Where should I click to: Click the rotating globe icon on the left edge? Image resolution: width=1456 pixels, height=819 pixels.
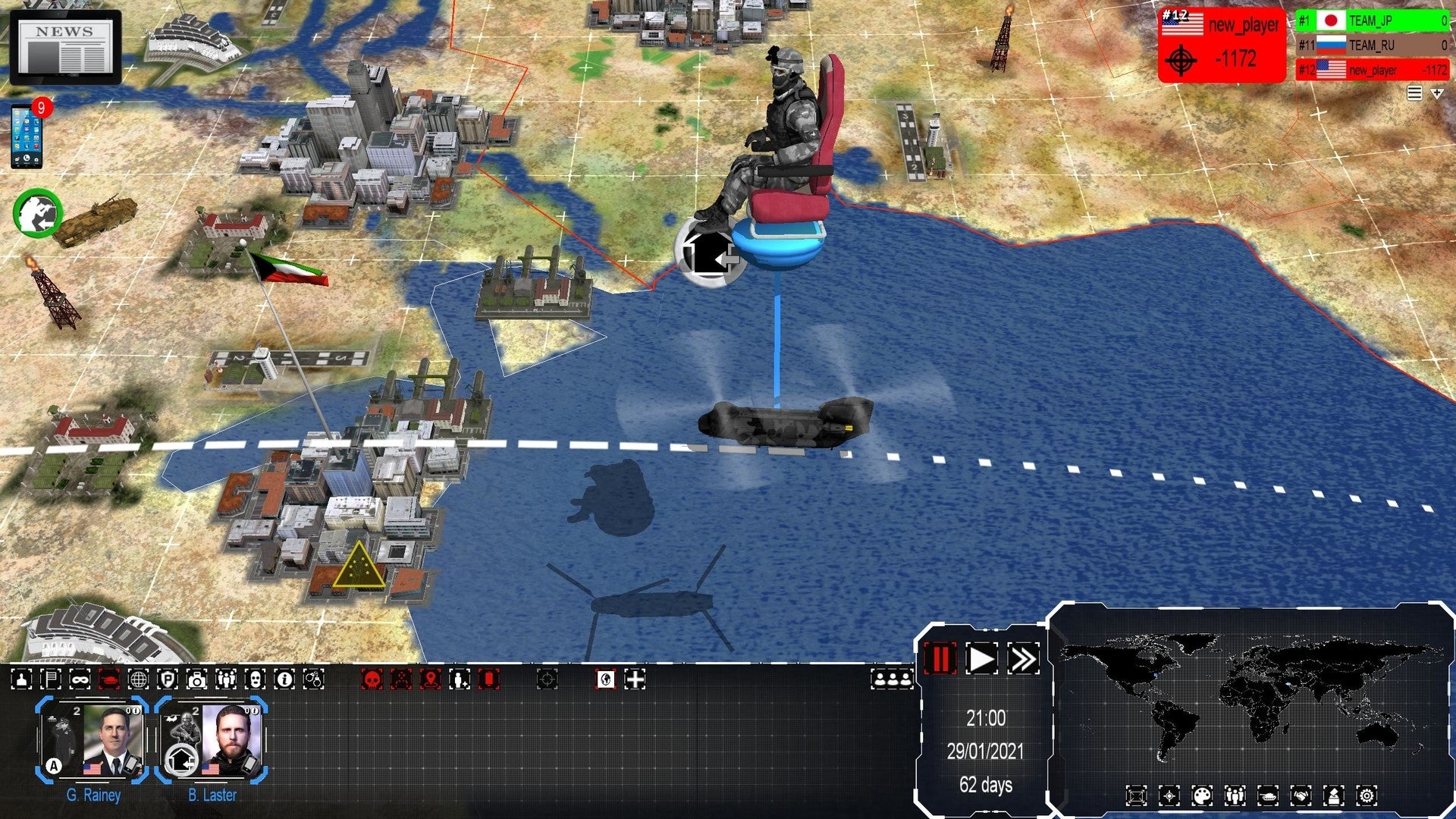coord(36,214)
